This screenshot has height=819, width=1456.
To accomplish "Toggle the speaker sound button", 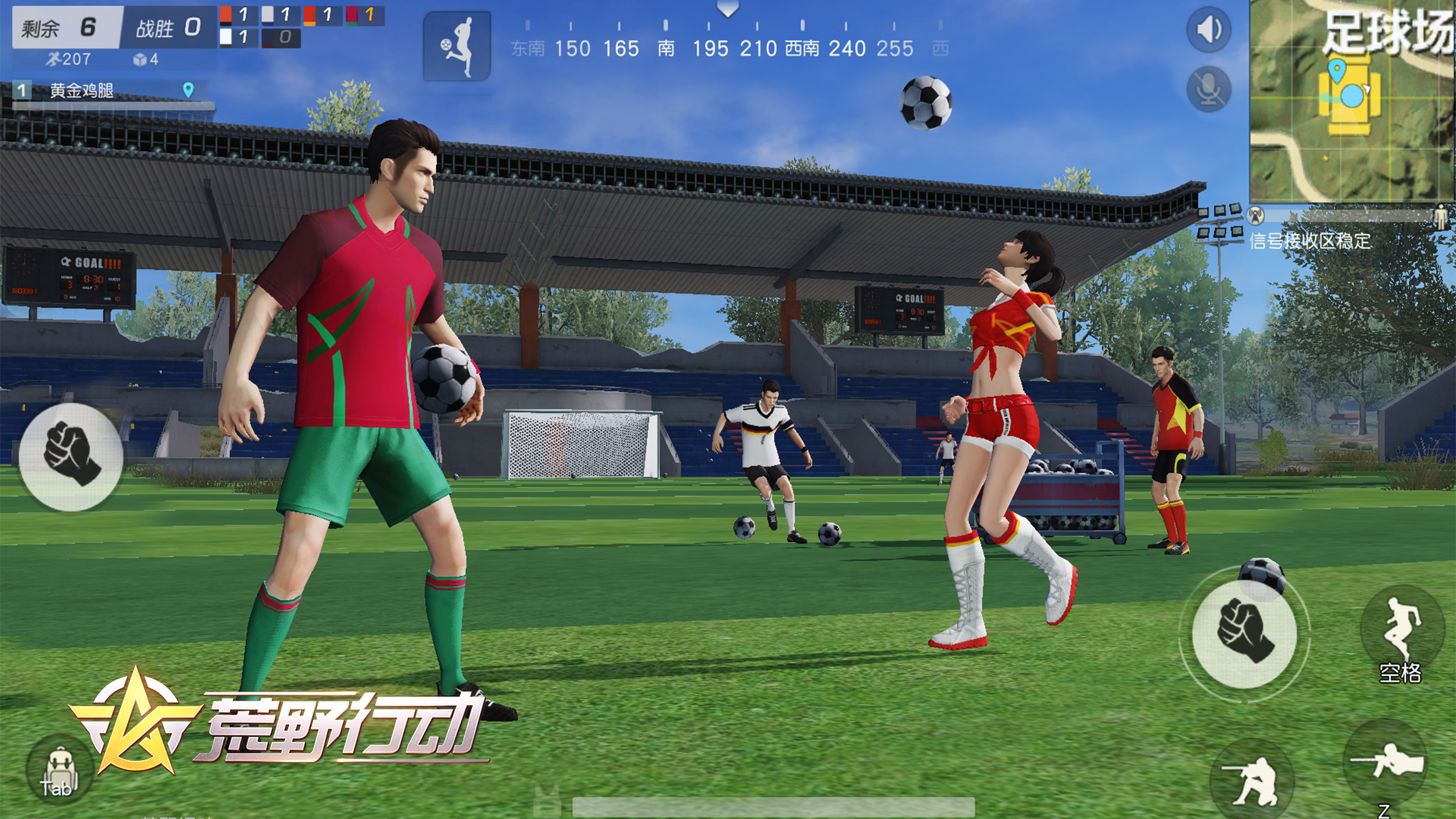I will click(1208, 30).
